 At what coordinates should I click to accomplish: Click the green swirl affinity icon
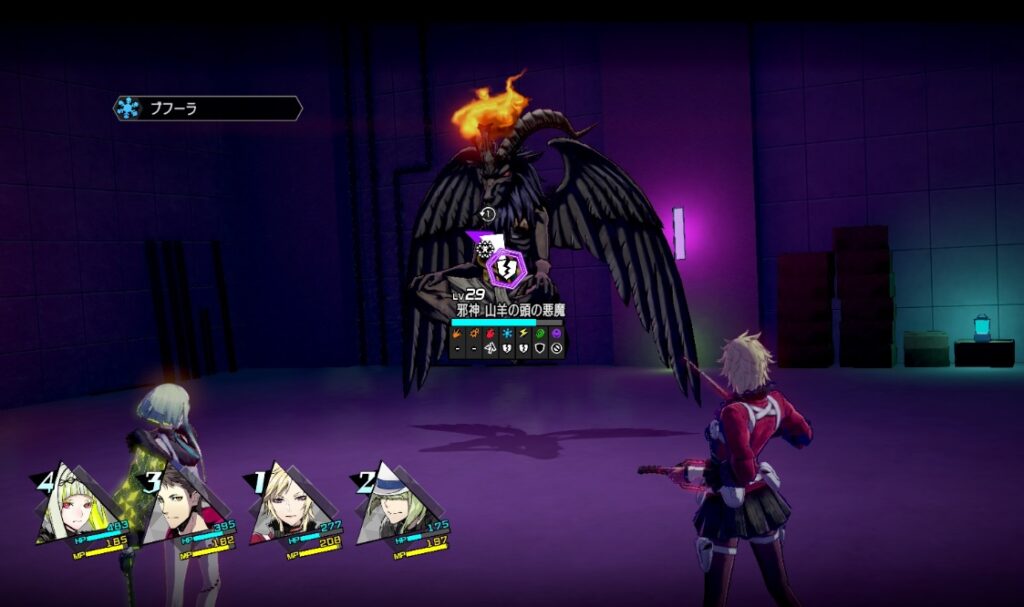(540, 333)
